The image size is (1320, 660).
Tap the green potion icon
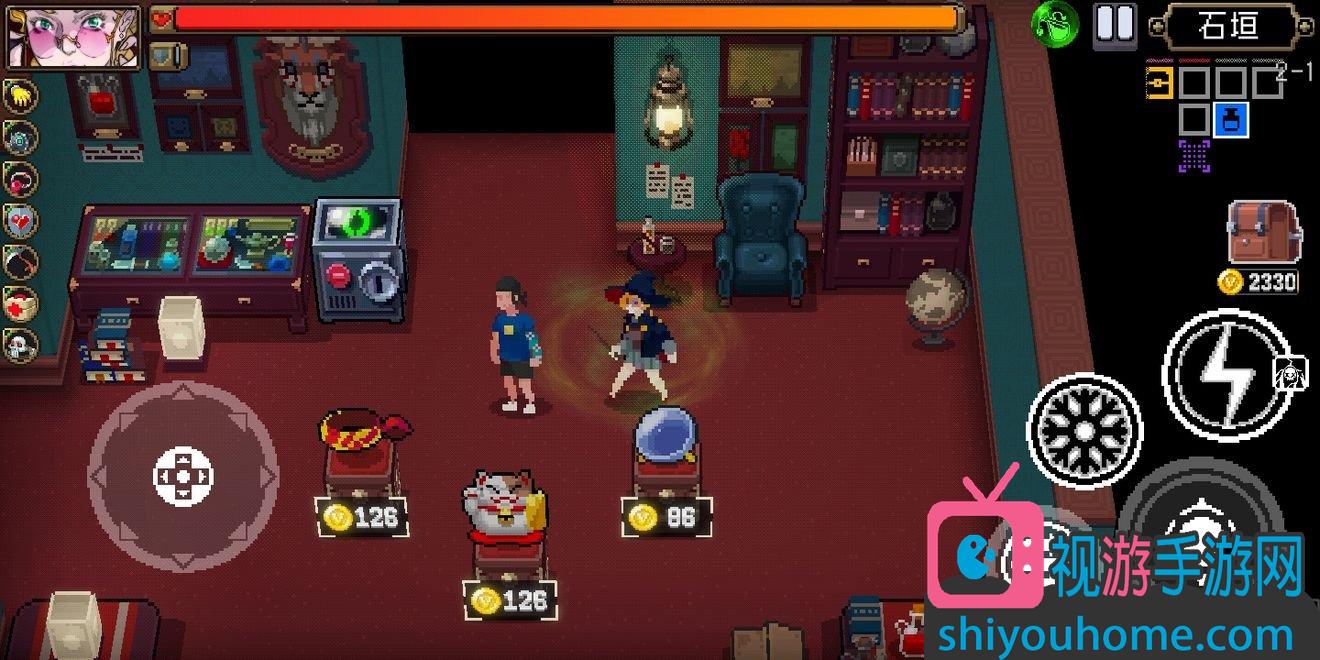pos(1055,22)
